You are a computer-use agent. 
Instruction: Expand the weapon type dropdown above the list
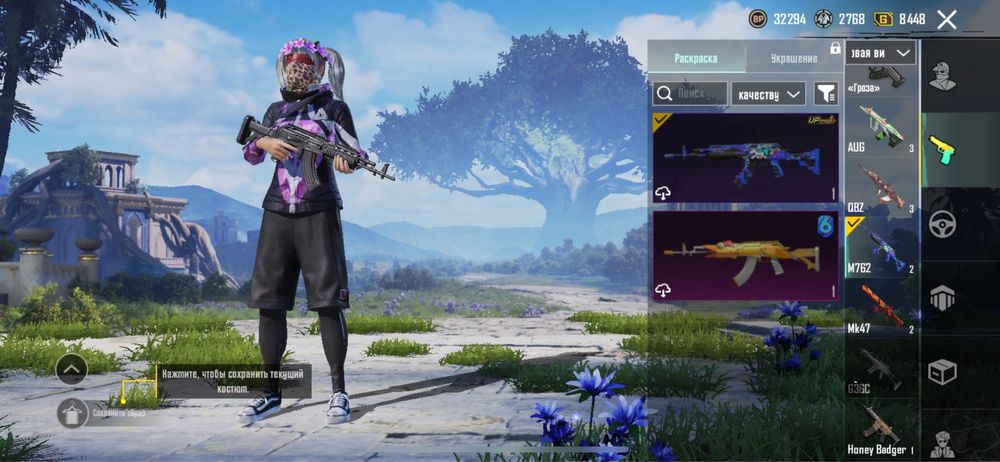(x=881, y=53)
